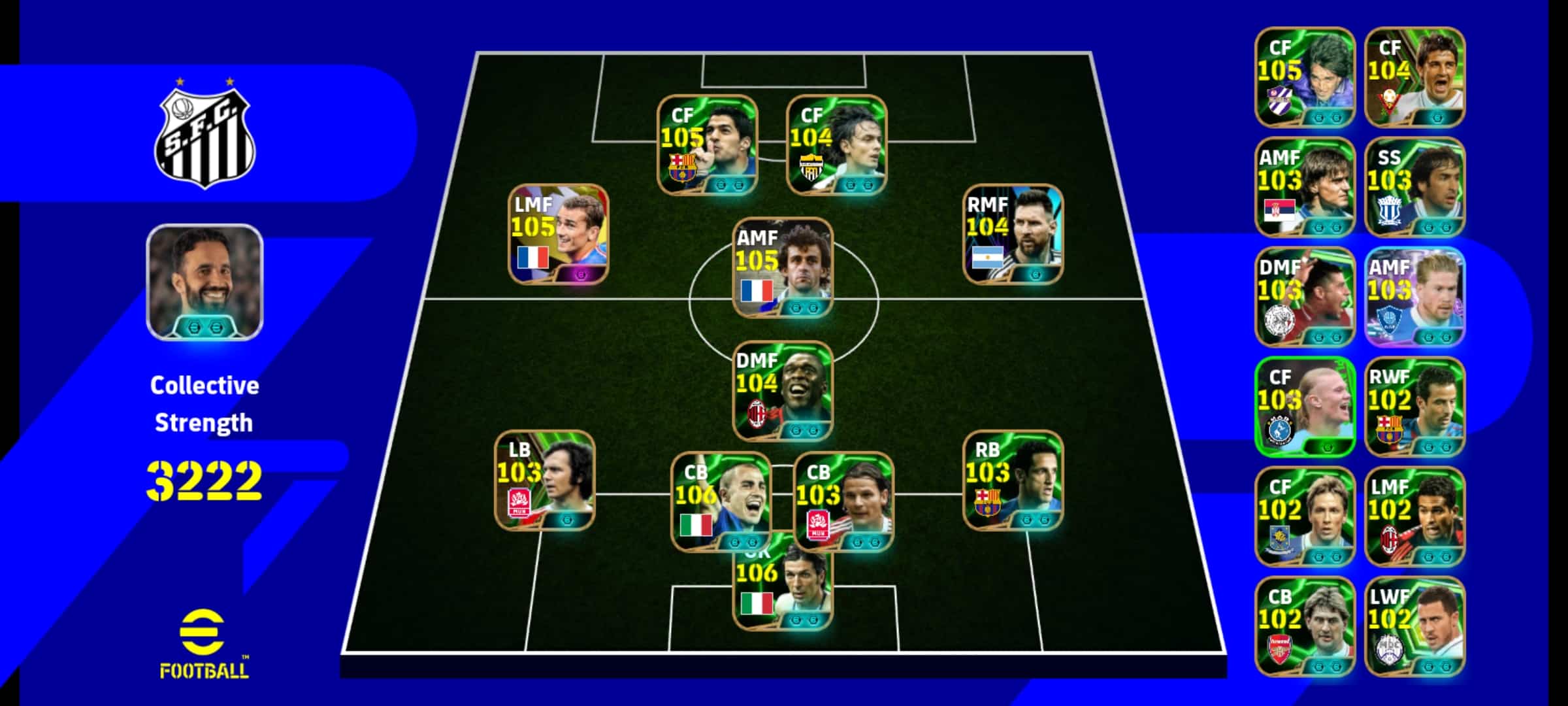Pick the RB 103 player card
This screenshot has height=706, width=1568.
point(1013,480)
